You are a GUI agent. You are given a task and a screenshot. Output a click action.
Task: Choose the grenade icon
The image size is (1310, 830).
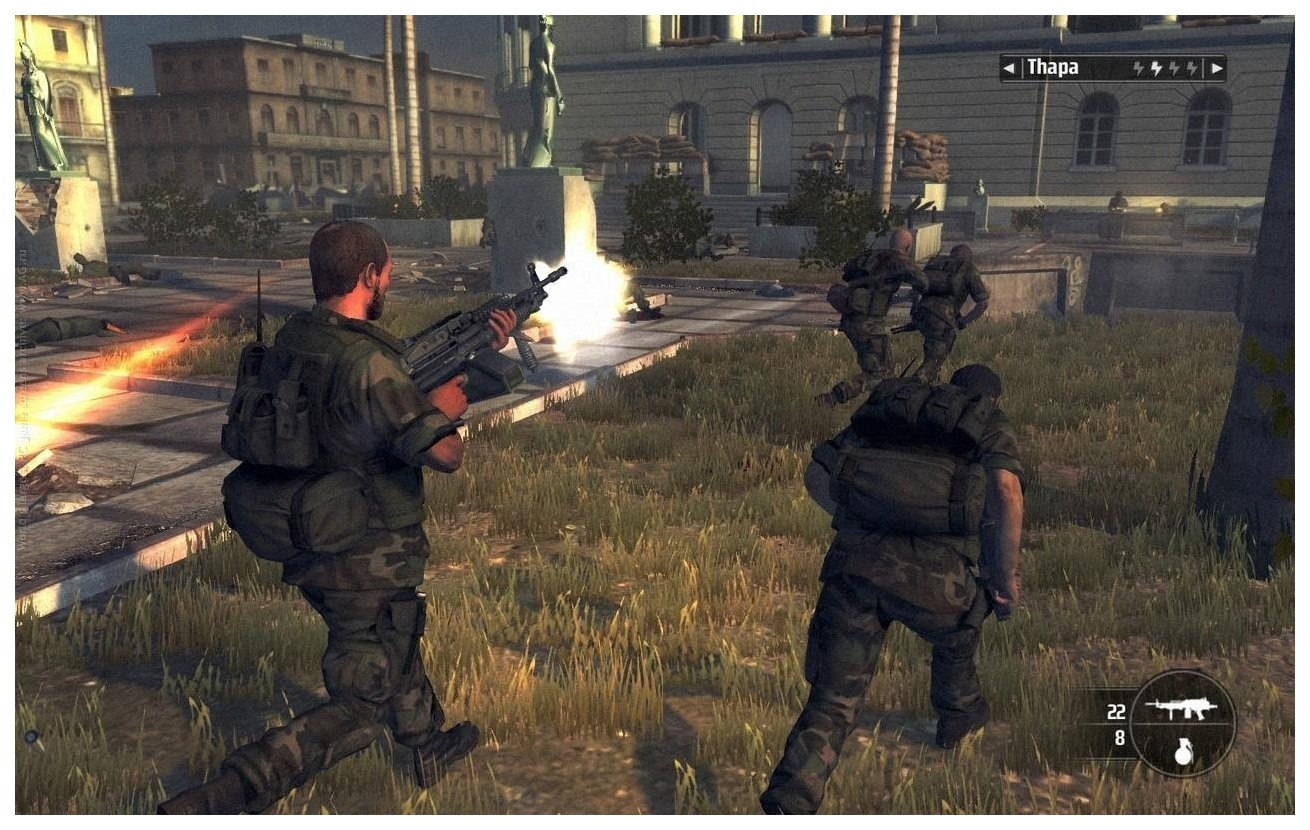pos(1183,752)
